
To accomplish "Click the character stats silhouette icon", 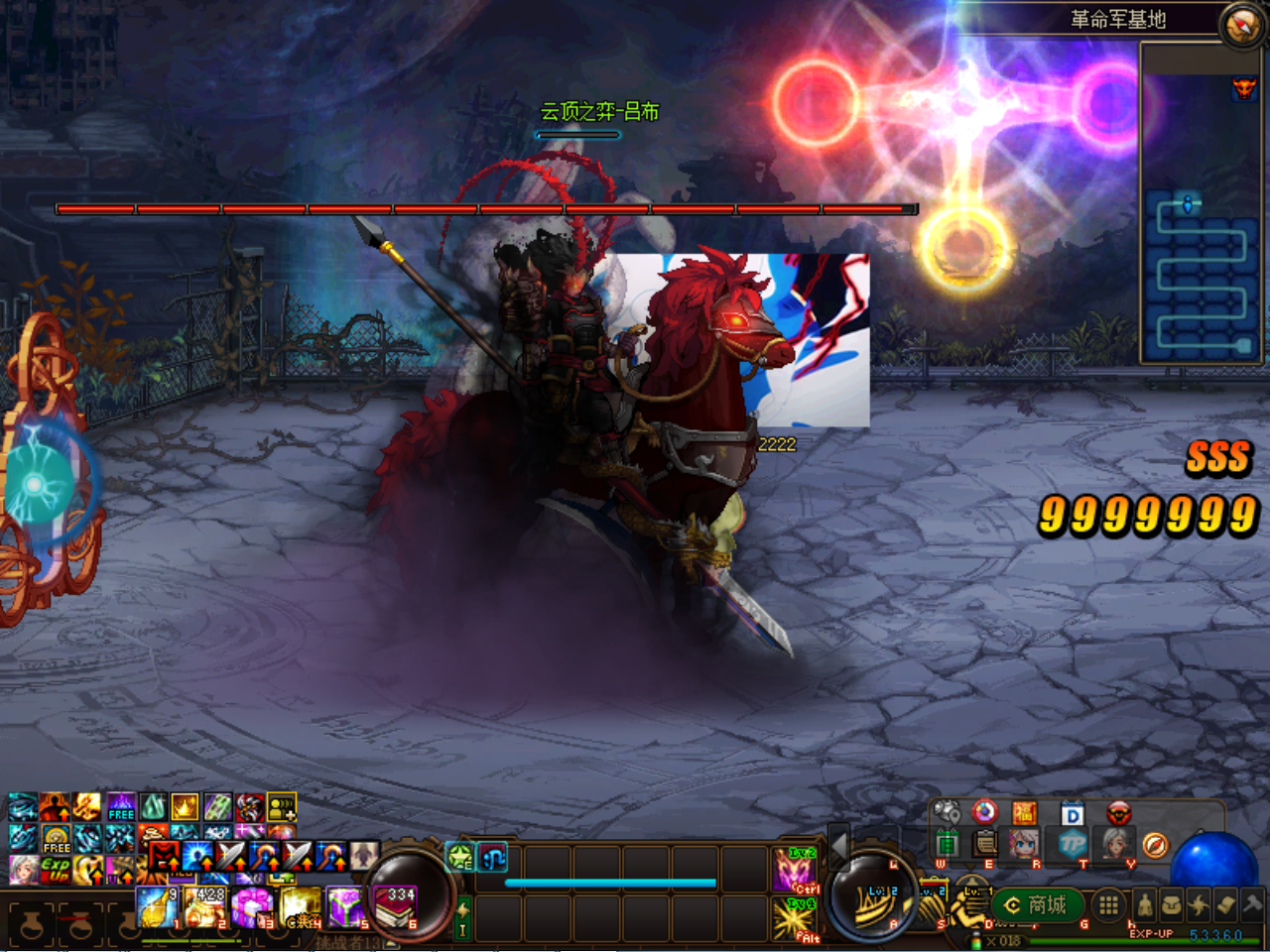I will [x=1146, y=906].
